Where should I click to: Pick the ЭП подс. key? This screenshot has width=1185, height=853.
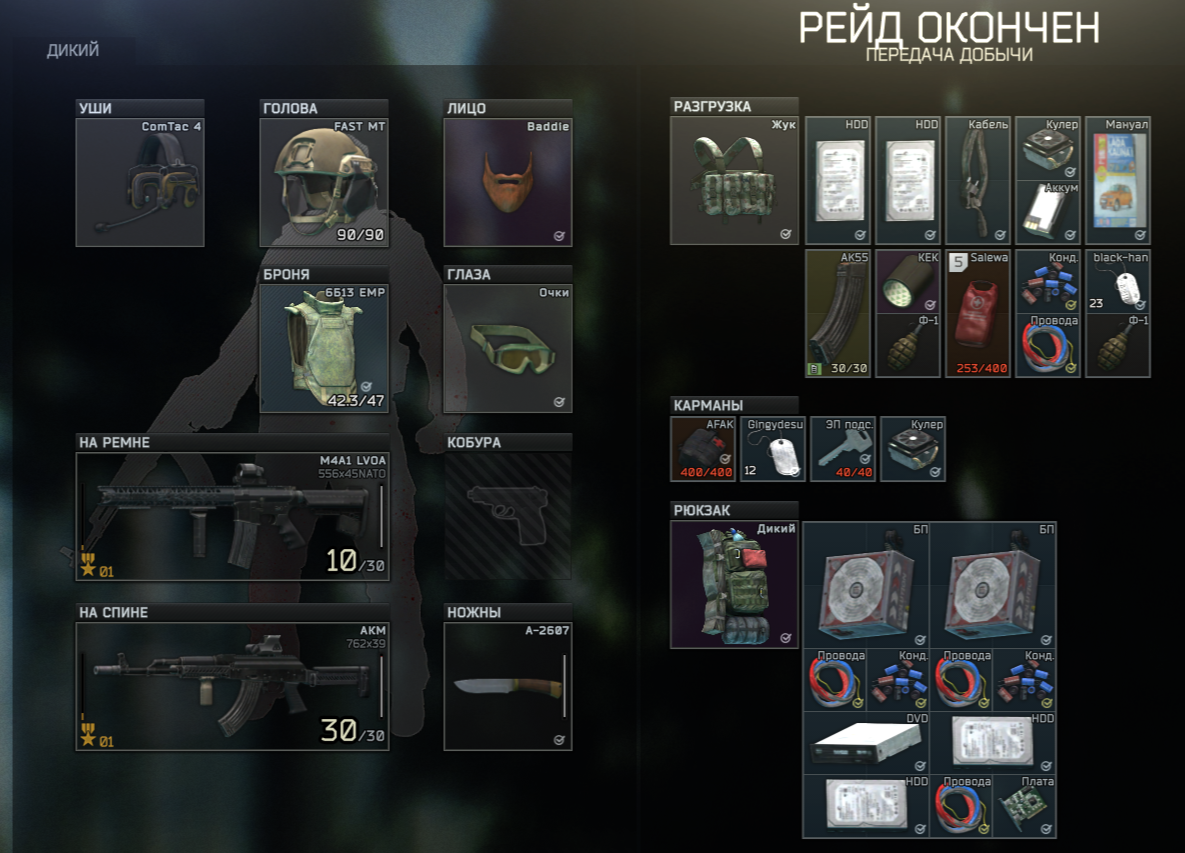pyautogui.click(x=842, y=449)
